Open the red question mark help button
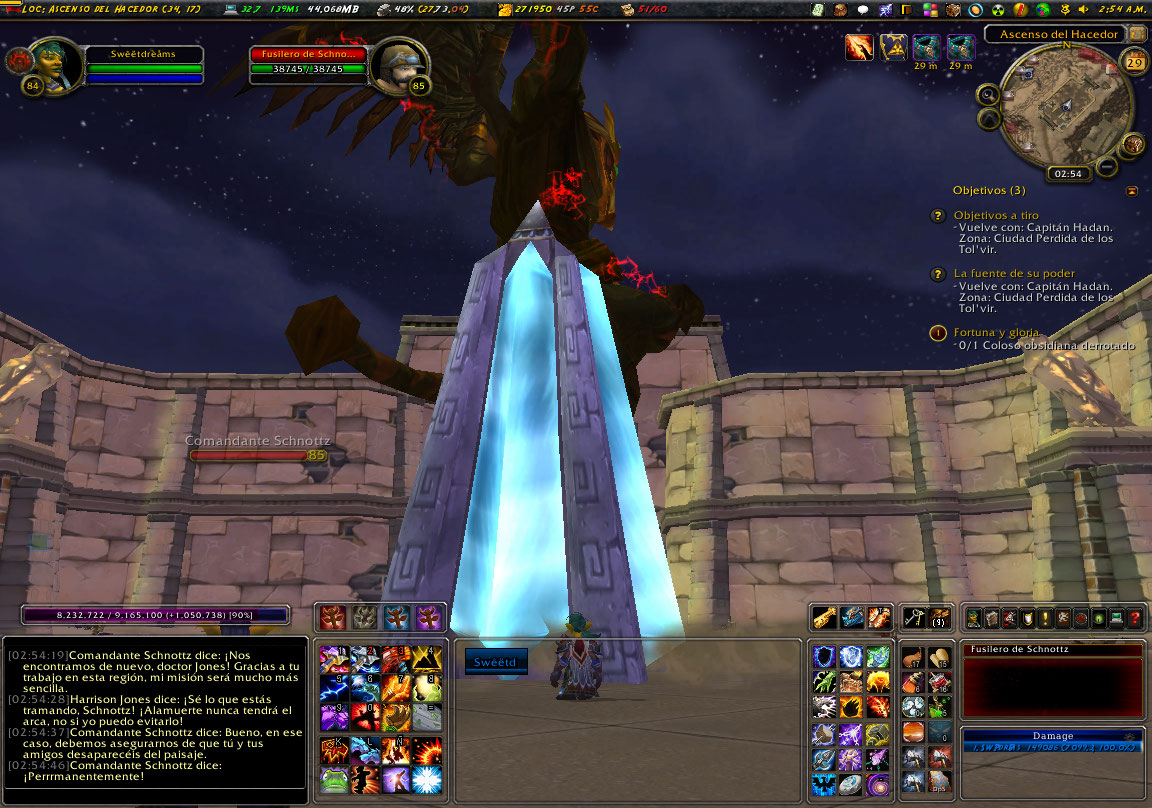1152x808 pixels. coord(1135,619)
